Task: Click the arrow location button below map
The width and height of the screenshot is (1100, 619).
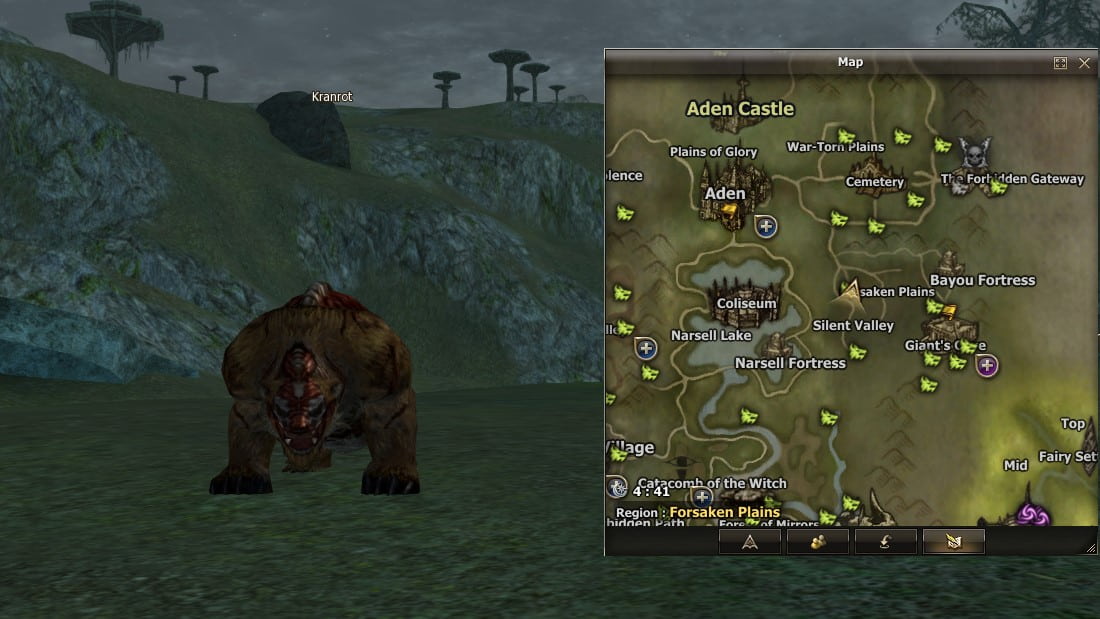Action: click(x=750, y=542)
